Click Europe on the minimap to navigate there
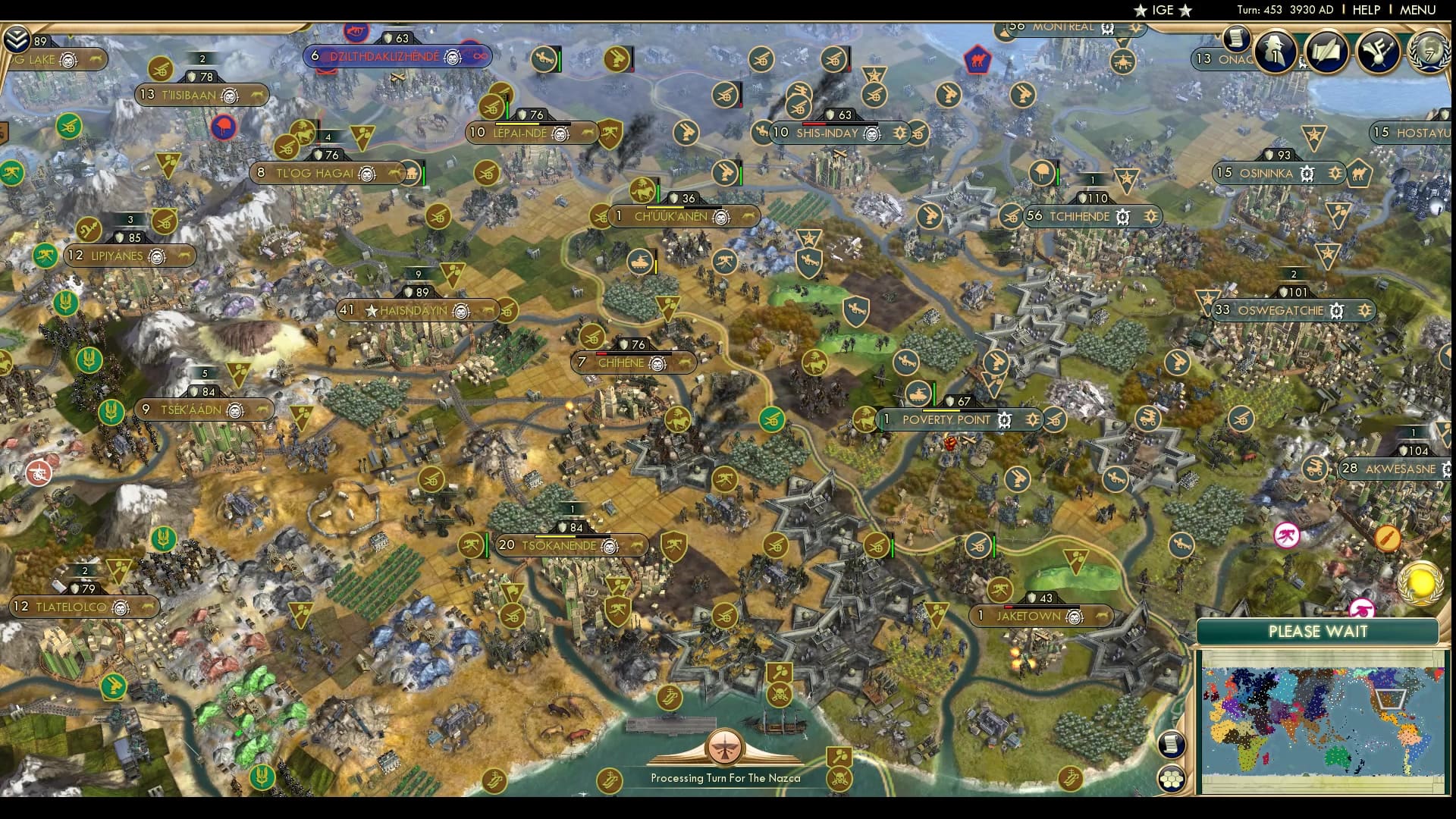This screenshot has width=1456, height=819. tap(1232, 708)
